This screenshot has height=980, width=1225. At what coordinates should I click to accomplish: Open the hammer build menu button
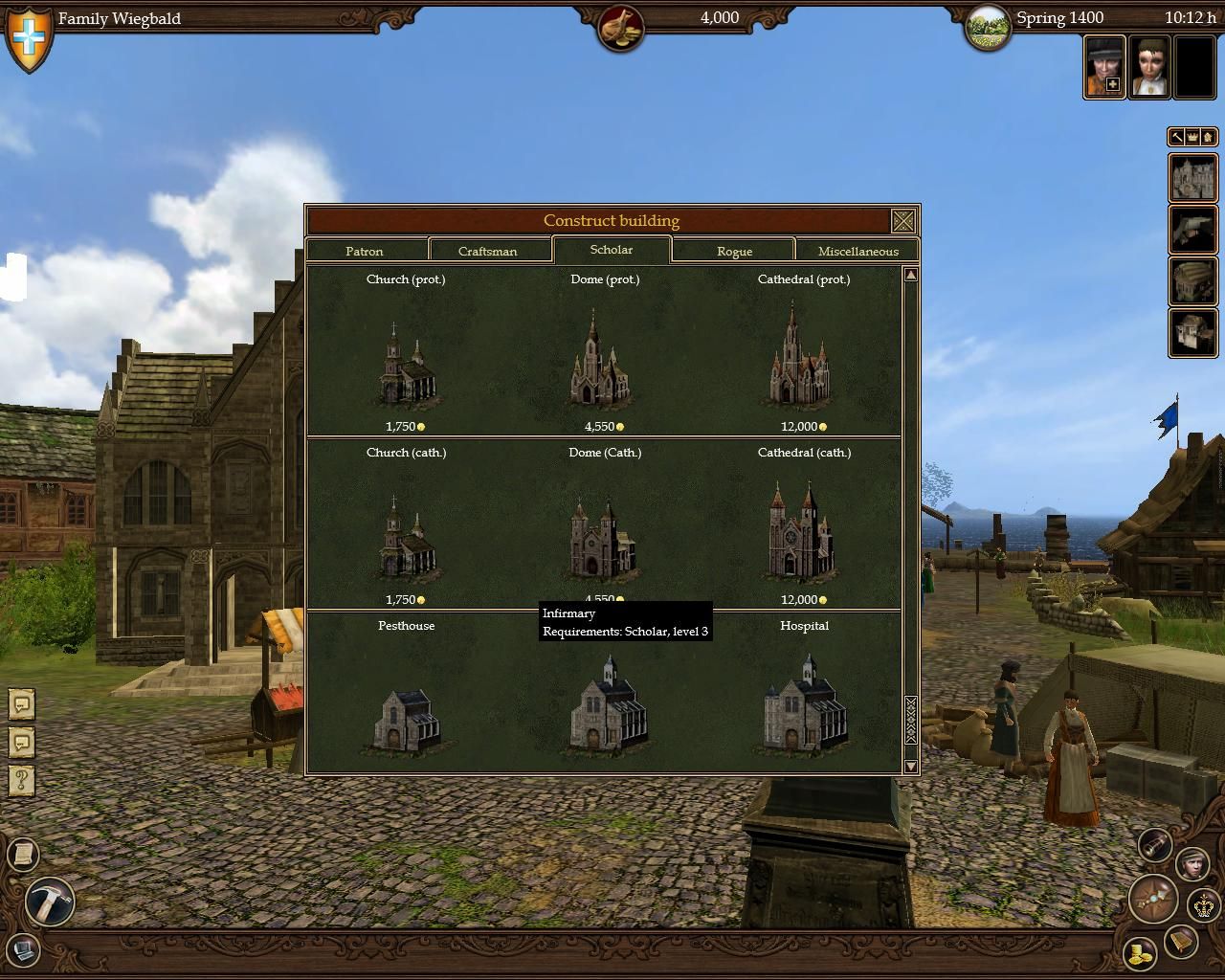(49, 901)
